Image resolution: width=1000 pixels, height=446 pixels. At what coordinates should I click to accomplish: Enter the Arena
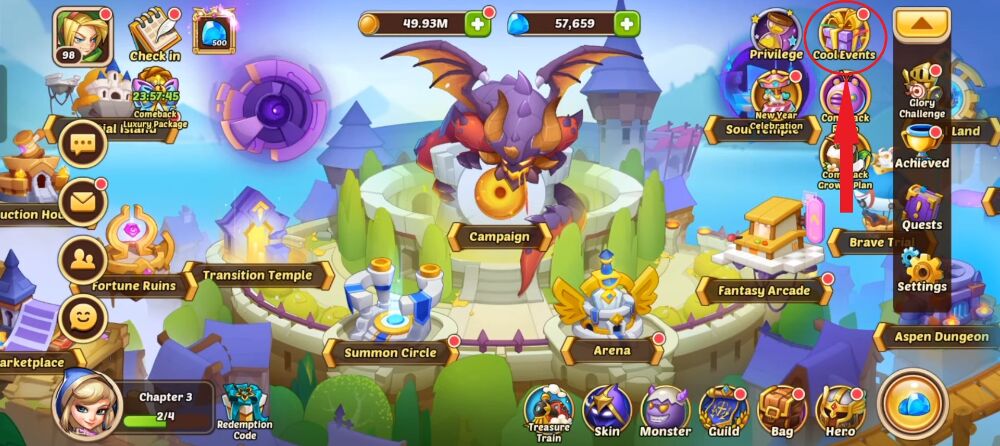610,320
